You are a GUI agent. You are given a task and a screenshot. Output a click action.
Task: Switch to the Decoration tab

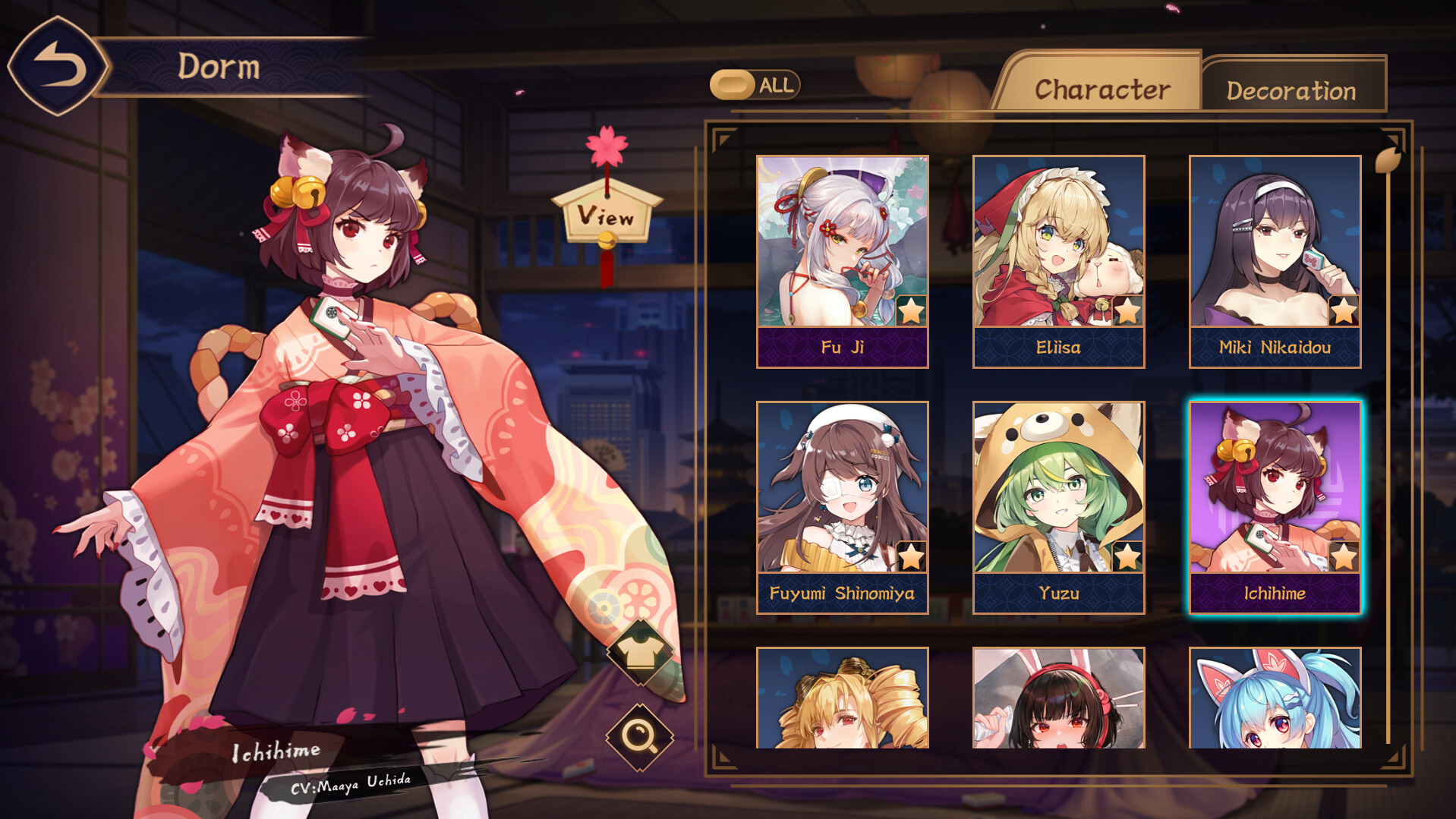pyautogui.click(x=1291, y=89)
